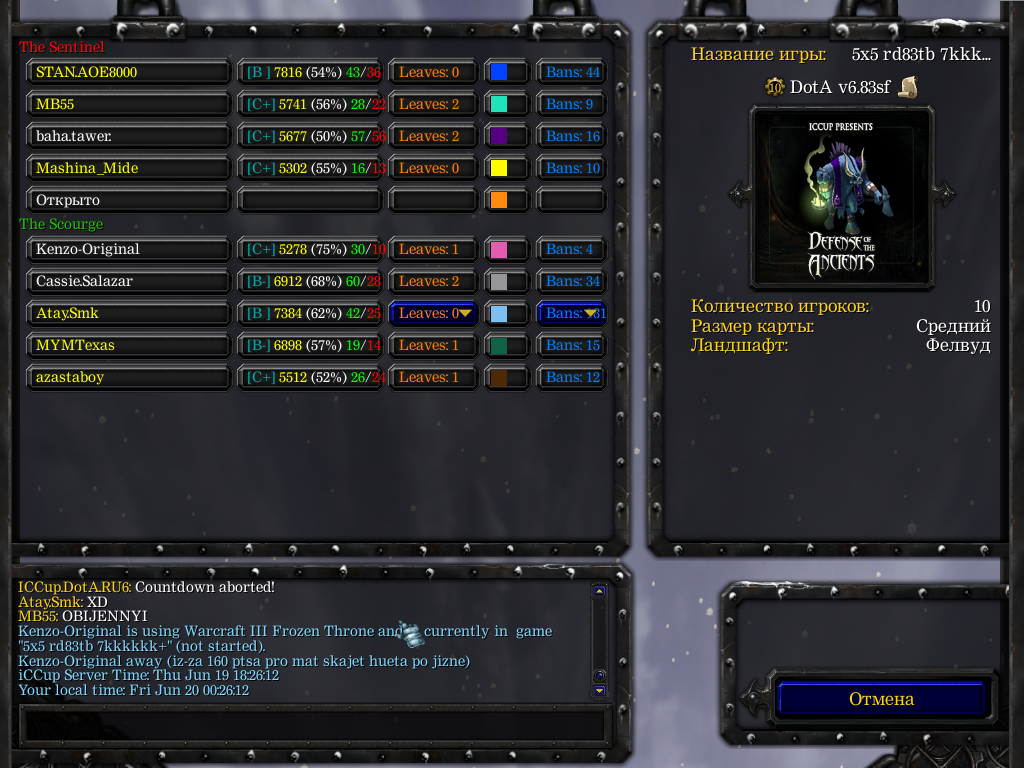Image resolution: width=1024 pixels, height=768 pixels.
Task: Select the open slot labeled Открыто
Action: click(x=129, y=200)
